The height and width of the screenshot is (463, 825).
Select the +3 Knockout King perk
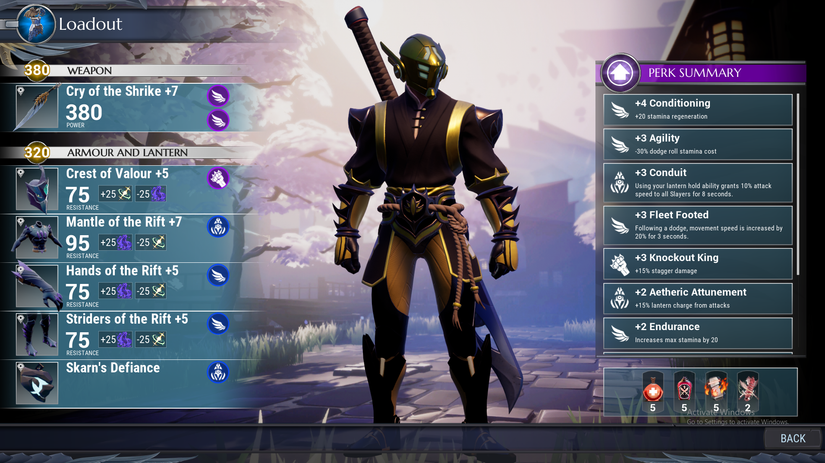(x=699, y=263)
